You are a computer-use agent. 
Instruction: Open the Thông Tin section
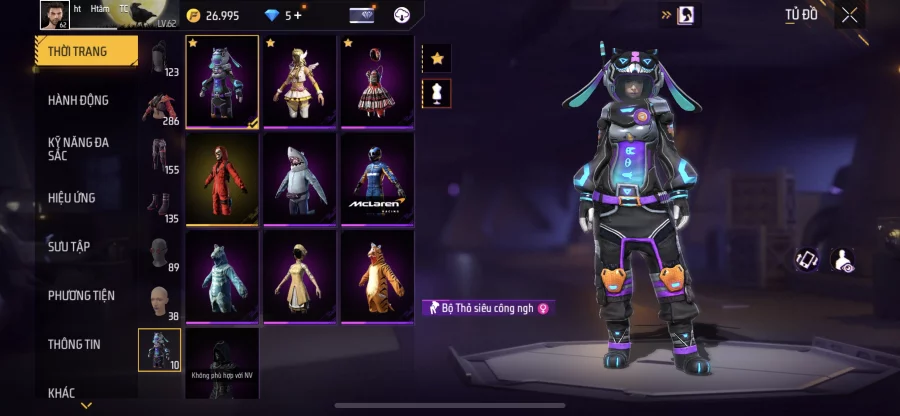tap(74, 344)
